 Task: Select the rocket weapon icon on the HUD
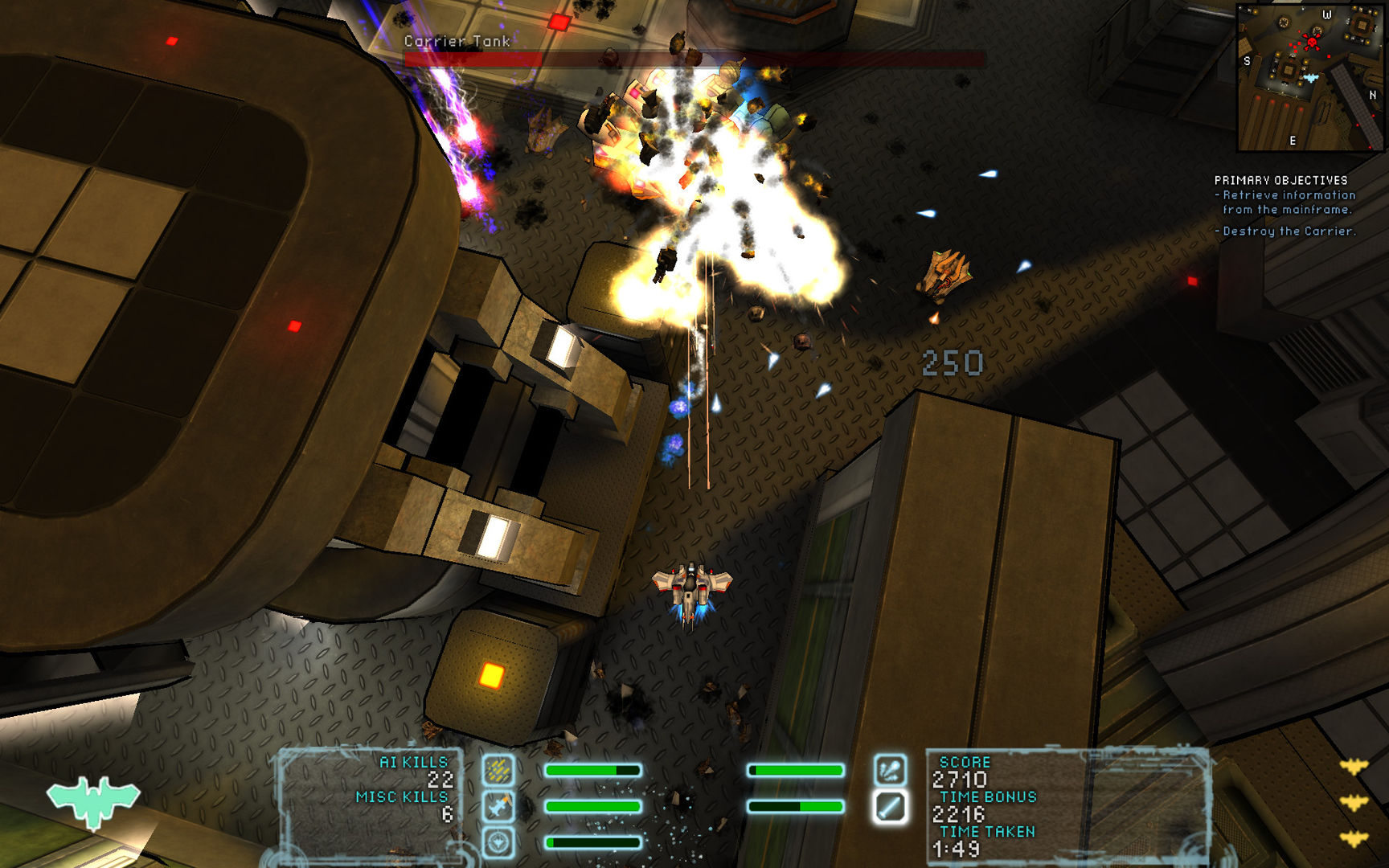(x=497, y=807)
